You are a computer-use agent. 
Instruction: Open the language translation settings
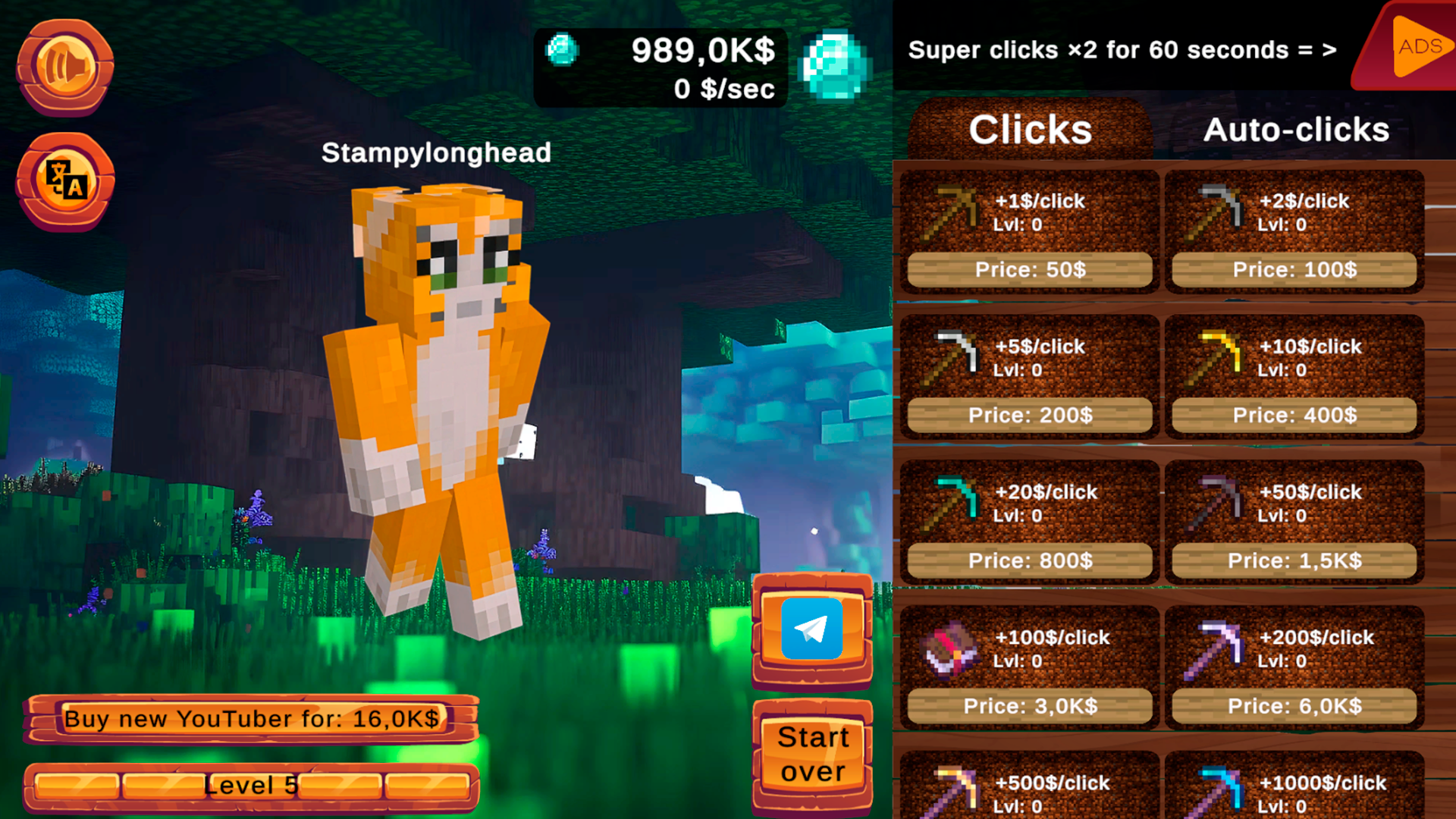pyautogui.click(x=64, y=182)
